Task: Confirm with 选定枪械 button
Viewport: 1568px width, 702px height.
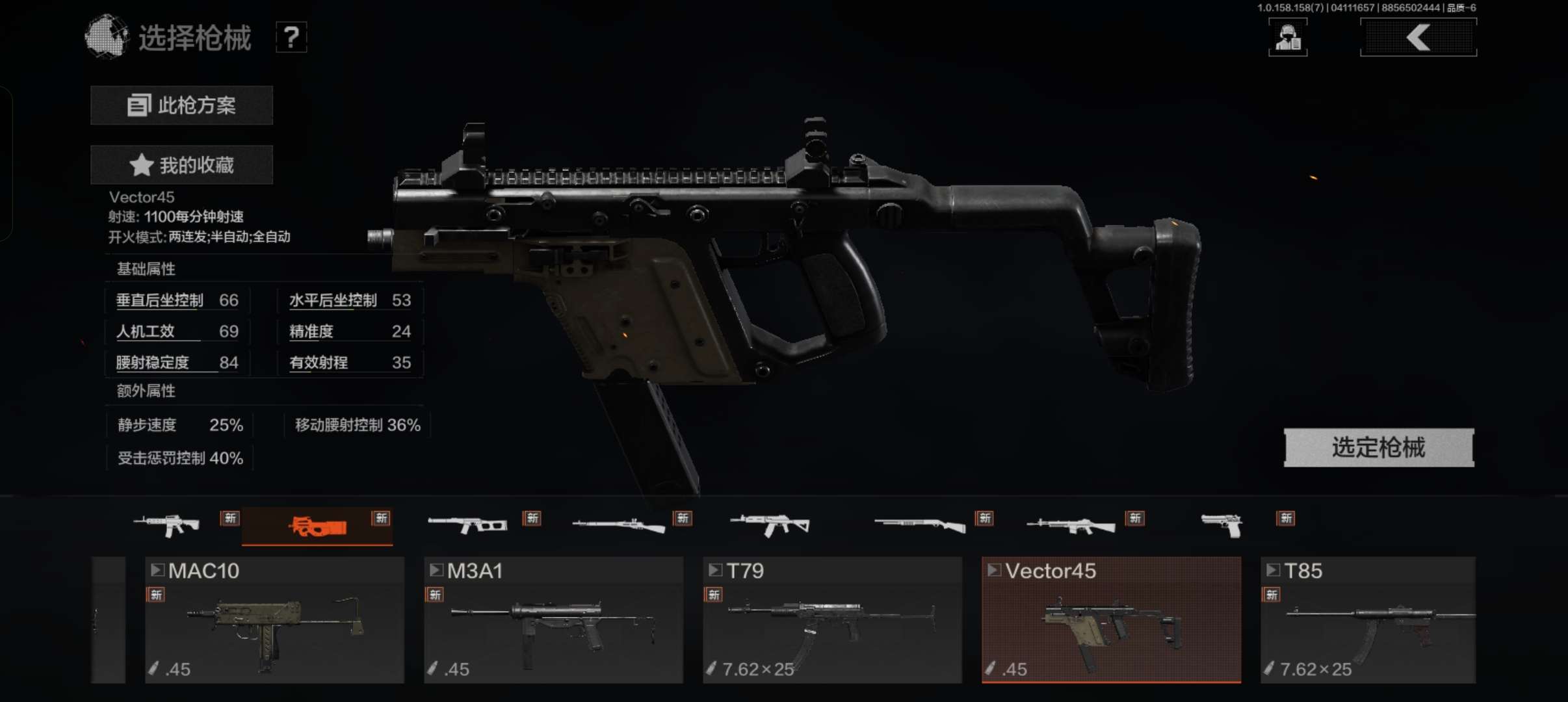Action: pos(1378,447)
